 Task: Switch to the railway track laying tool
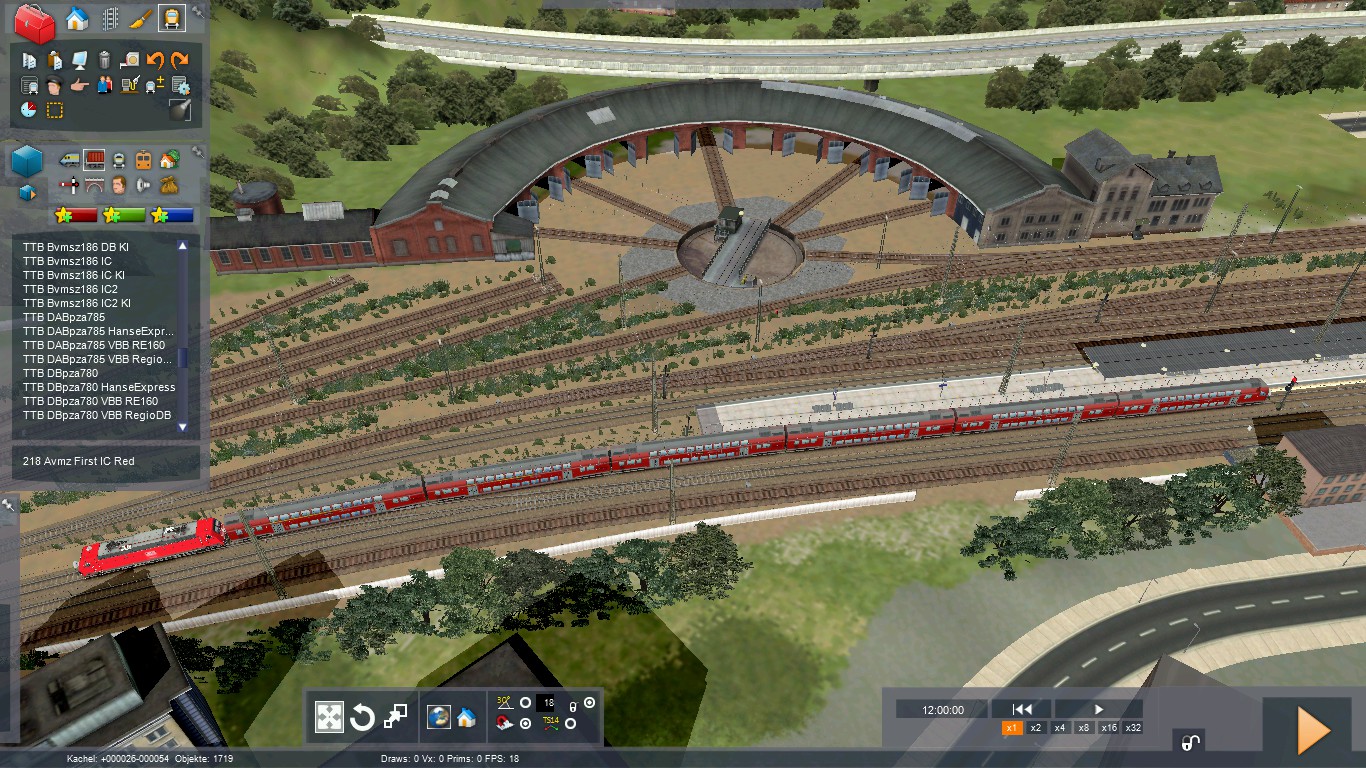[x=108, y=19]
